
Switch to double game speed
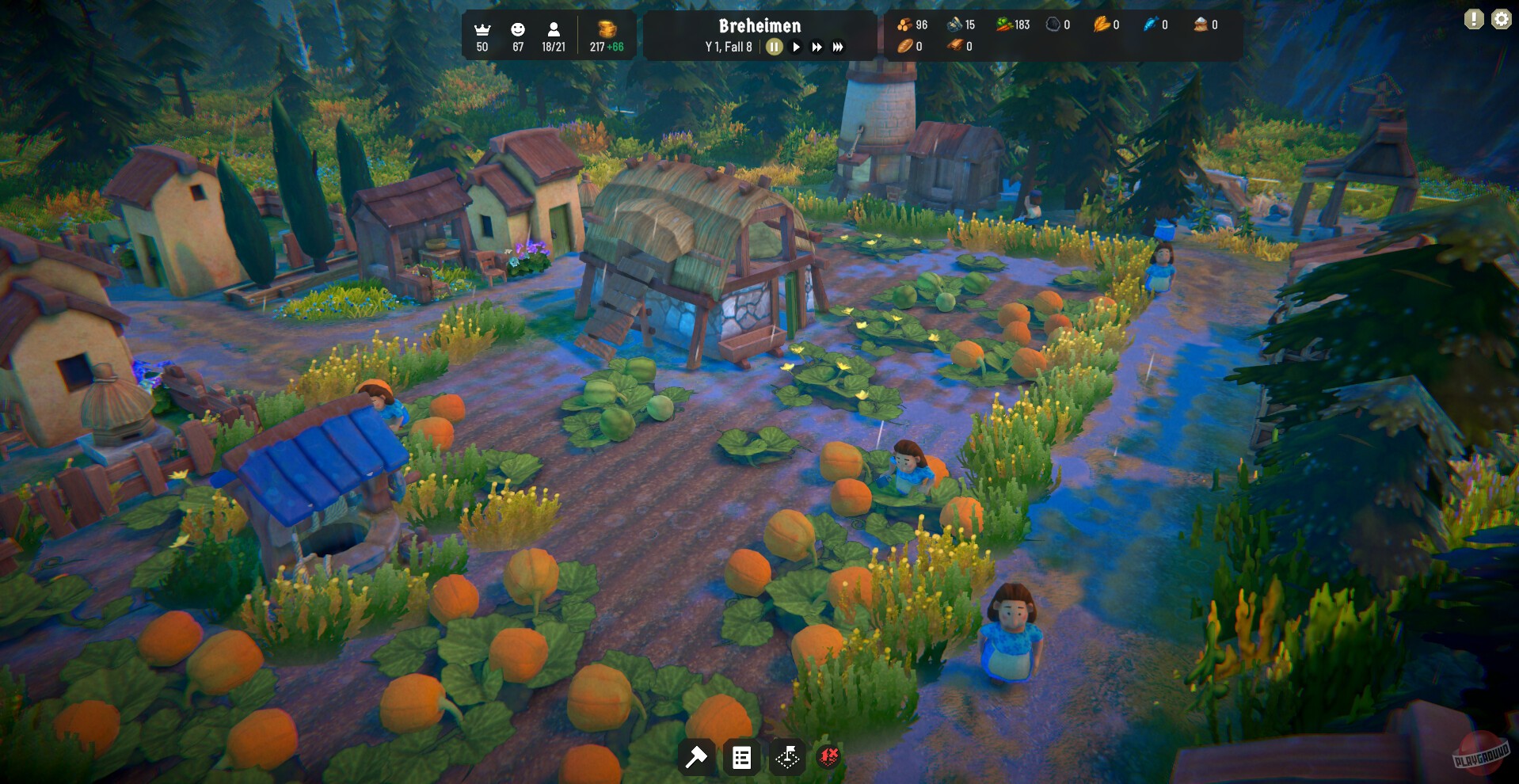[817, 46]
